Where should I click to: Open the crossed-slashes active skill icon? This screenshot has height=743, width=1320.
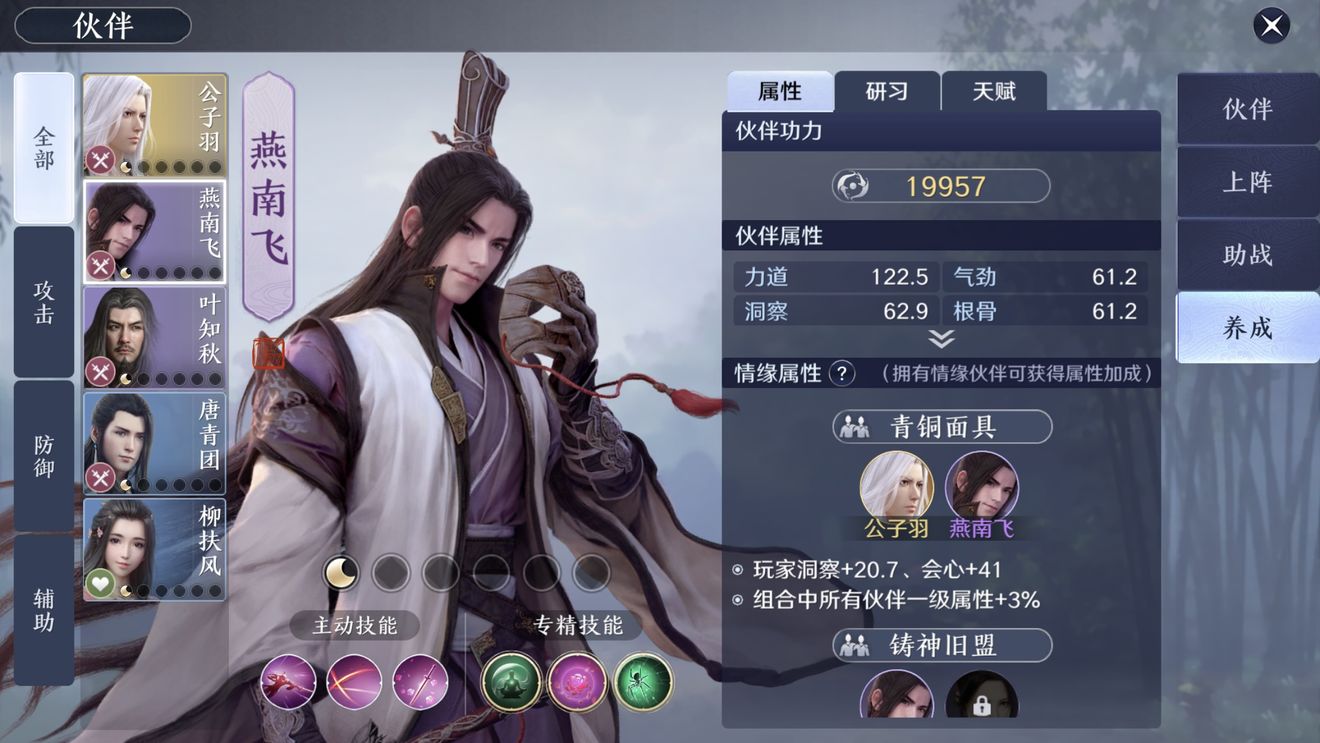pyautogui.click(x=355, y=682)
